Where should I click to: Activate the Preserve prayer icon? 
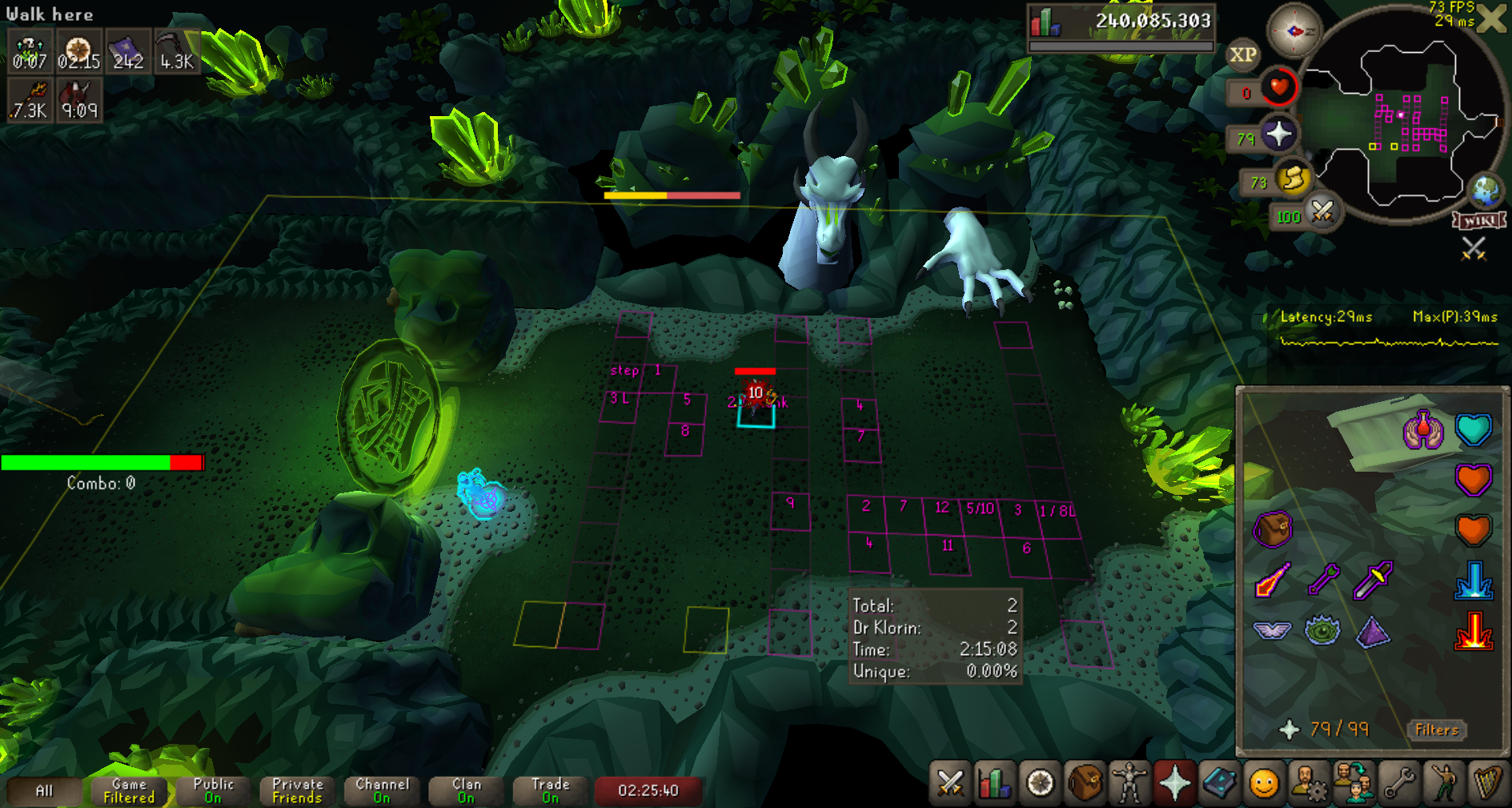pyautogui.click(x=1423, y=430)
